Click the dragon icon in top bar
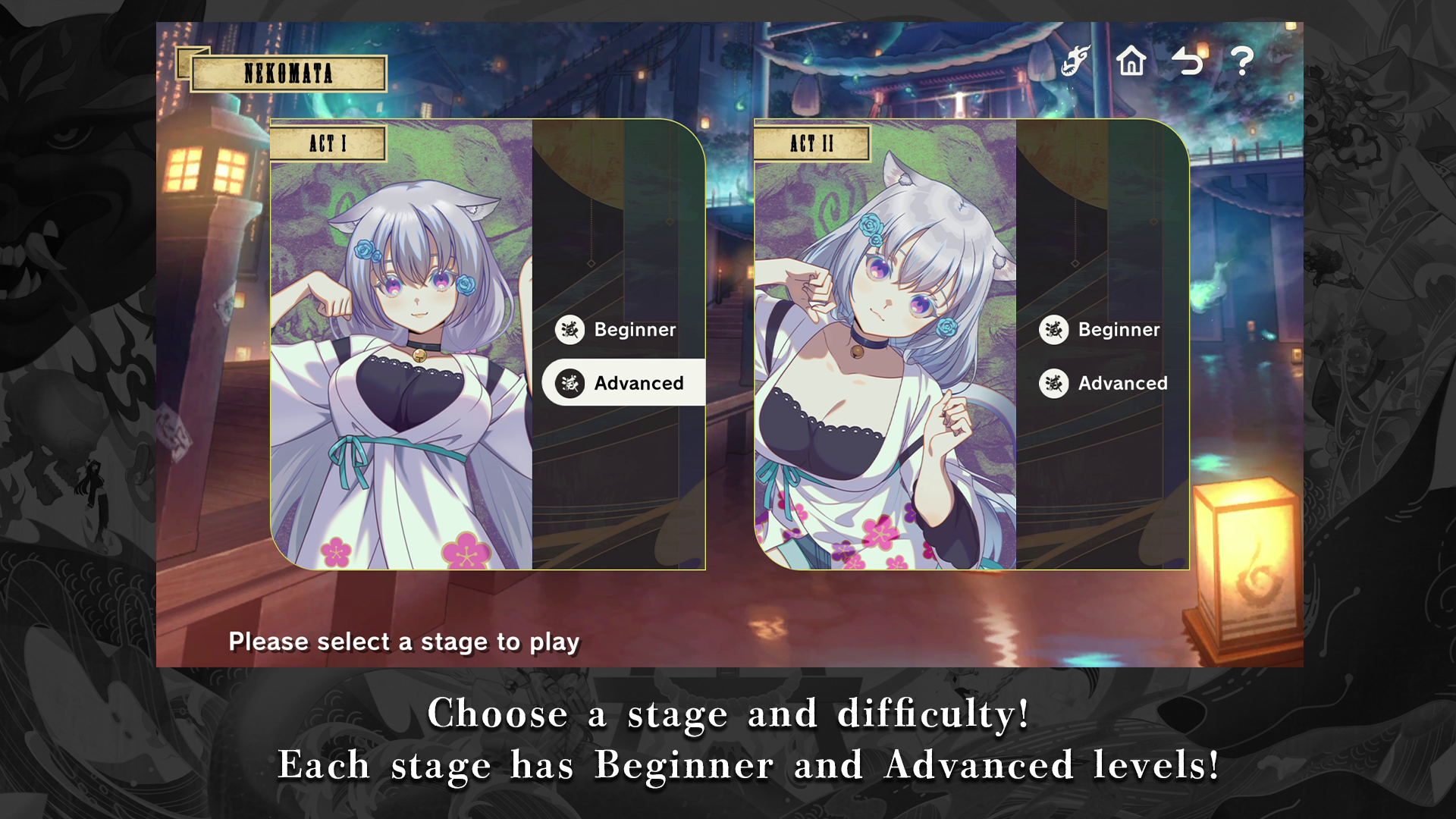The width and height of the screenshot is (1456, 819). [1075, 61]
